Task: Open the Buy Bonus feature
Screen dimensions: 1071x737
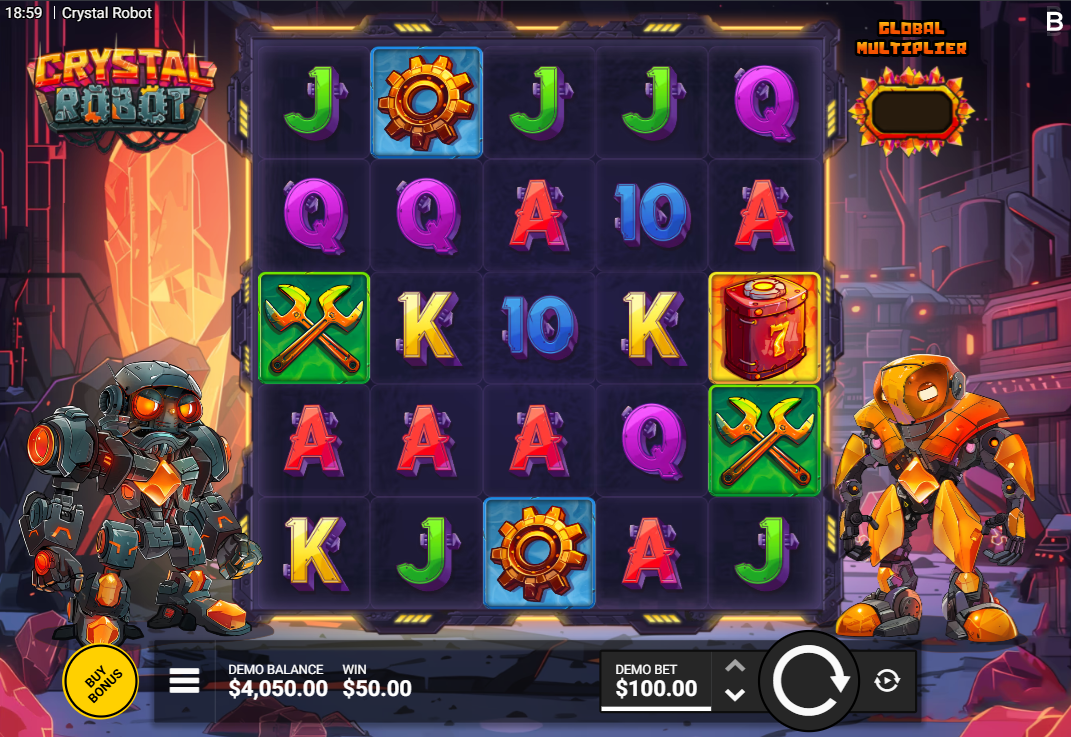Action: (x=100, y=681)
